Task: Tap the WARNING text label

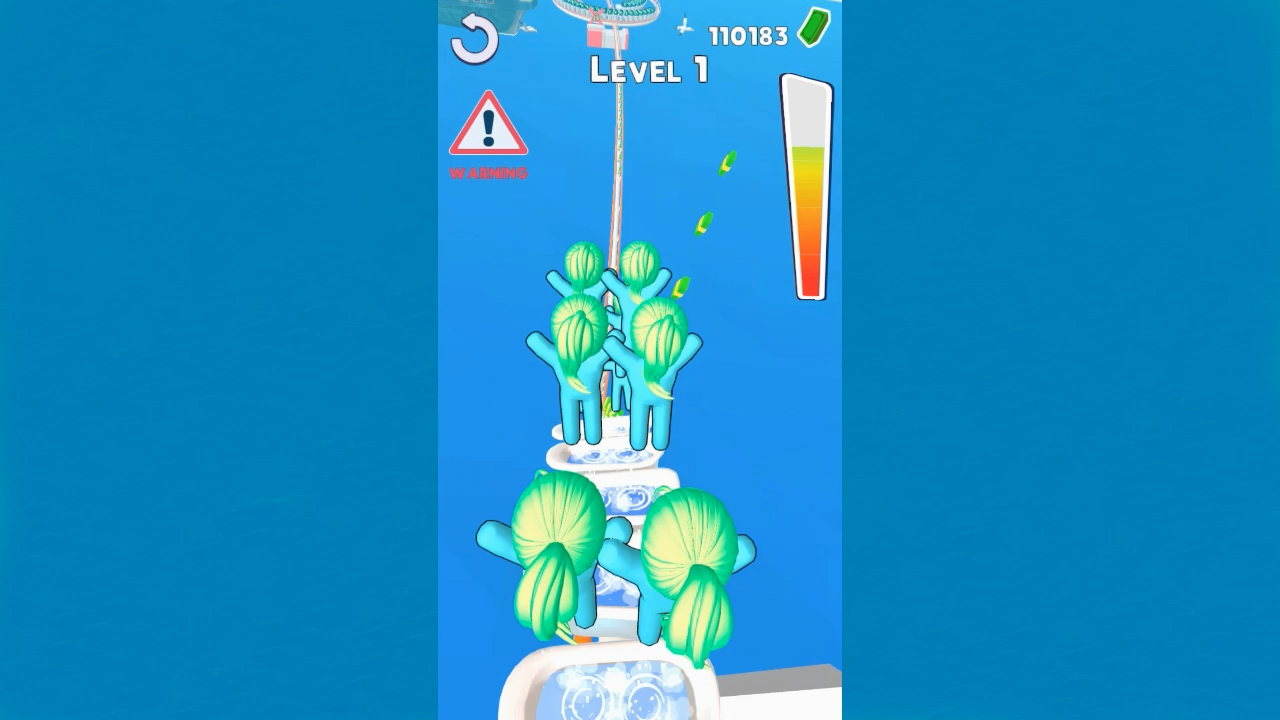Action: [488, 170]
